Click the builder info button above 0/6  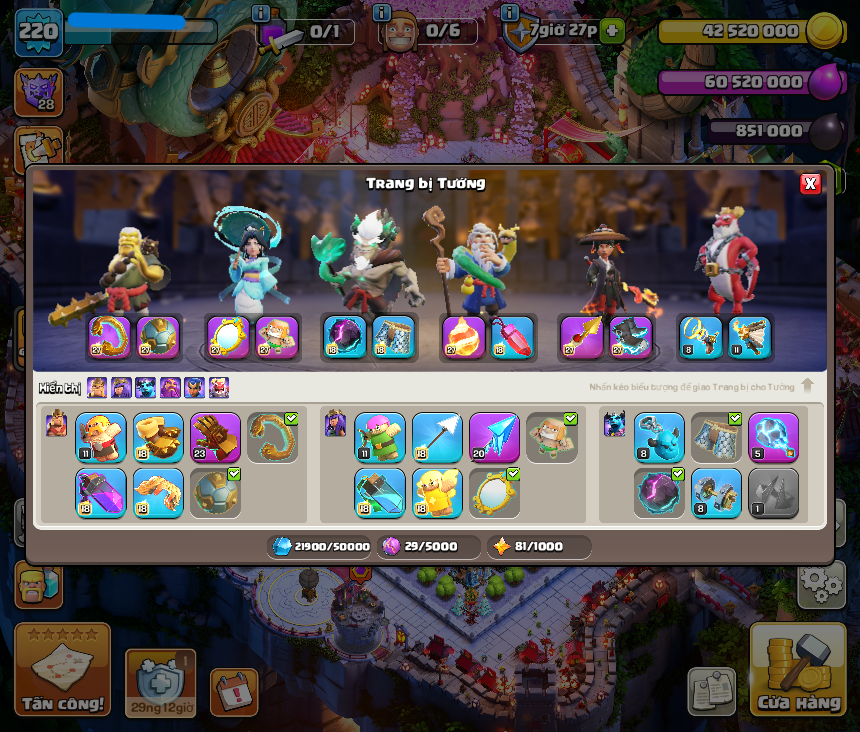381,13
